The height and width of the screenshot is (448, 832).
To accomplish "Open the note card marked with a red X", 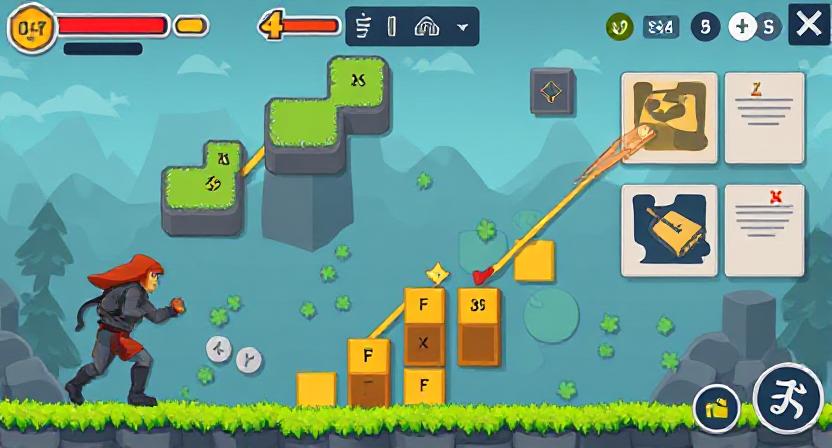I will pyautogui.click(x=765, y=230).
